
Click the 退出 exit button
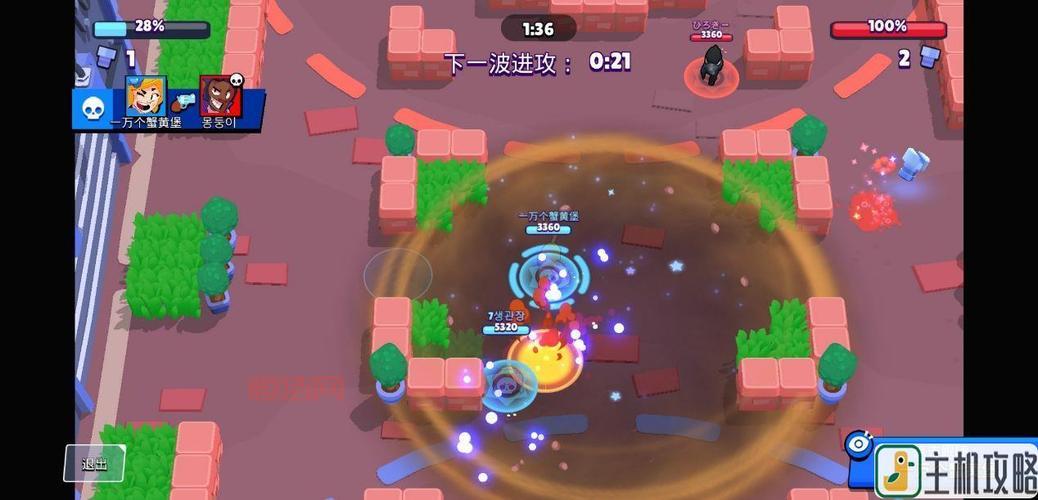pyautogui.click(x=95, y=463)
